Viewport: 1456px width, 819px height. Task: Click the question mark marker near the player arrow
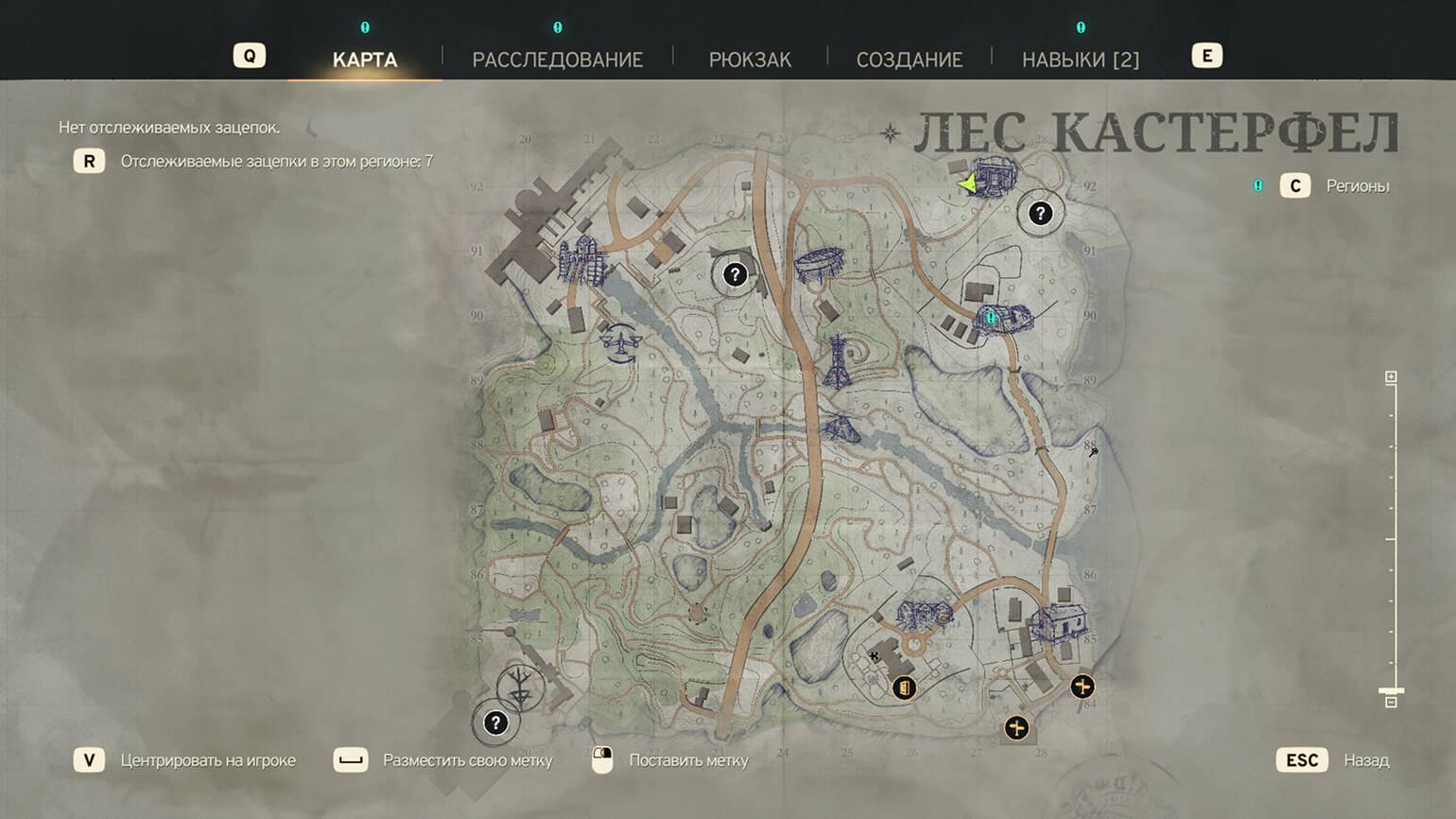[x=1040, y=214]
